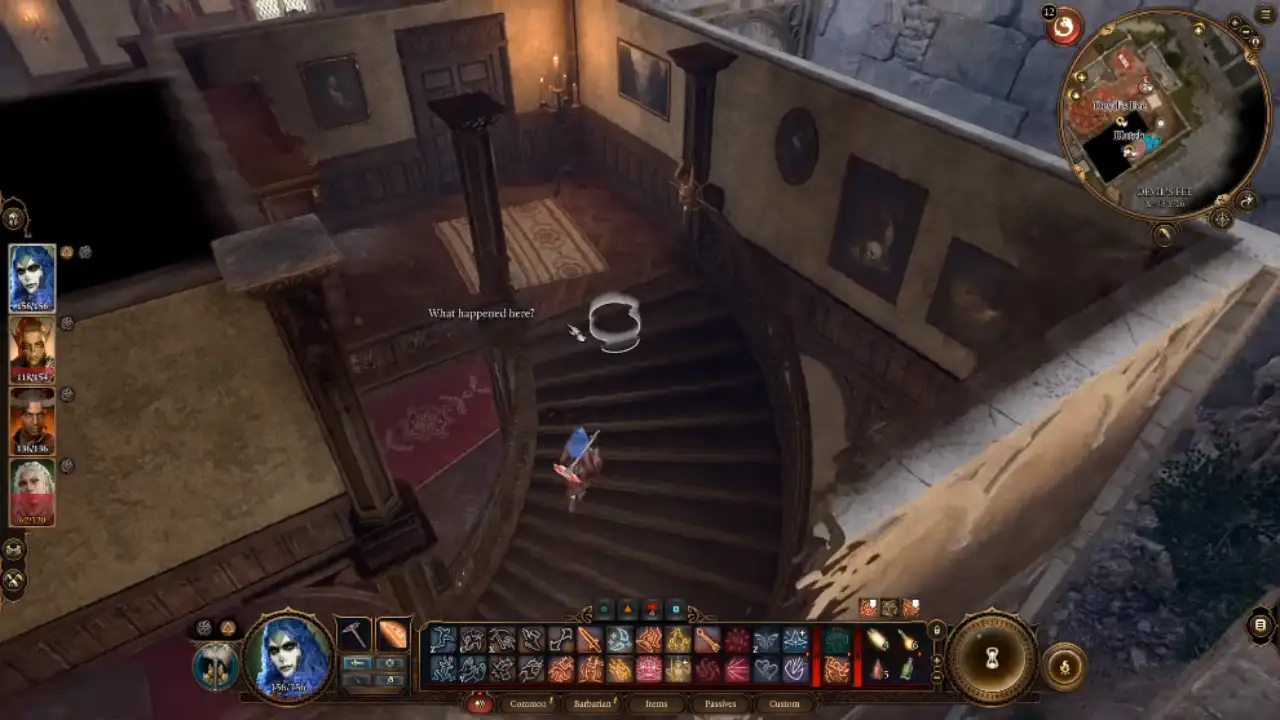
Task: Select the blue-haired character portrait in party list
Action: tap(32, 278)
